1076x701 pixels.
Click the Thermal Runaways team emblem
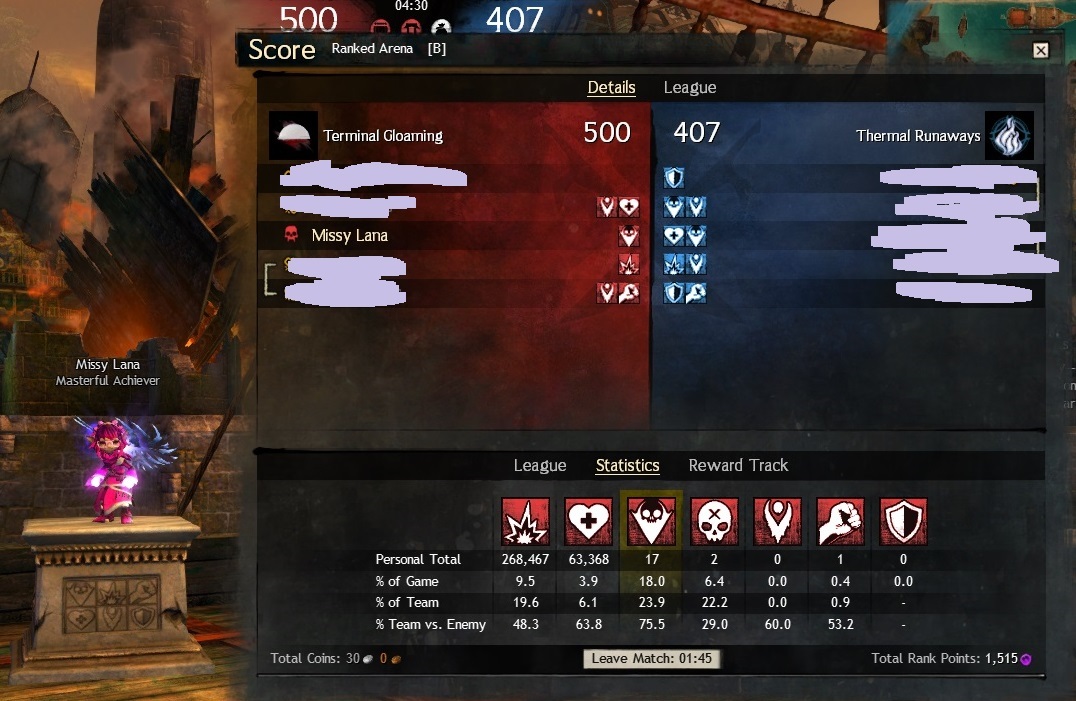coord(1009,136)
